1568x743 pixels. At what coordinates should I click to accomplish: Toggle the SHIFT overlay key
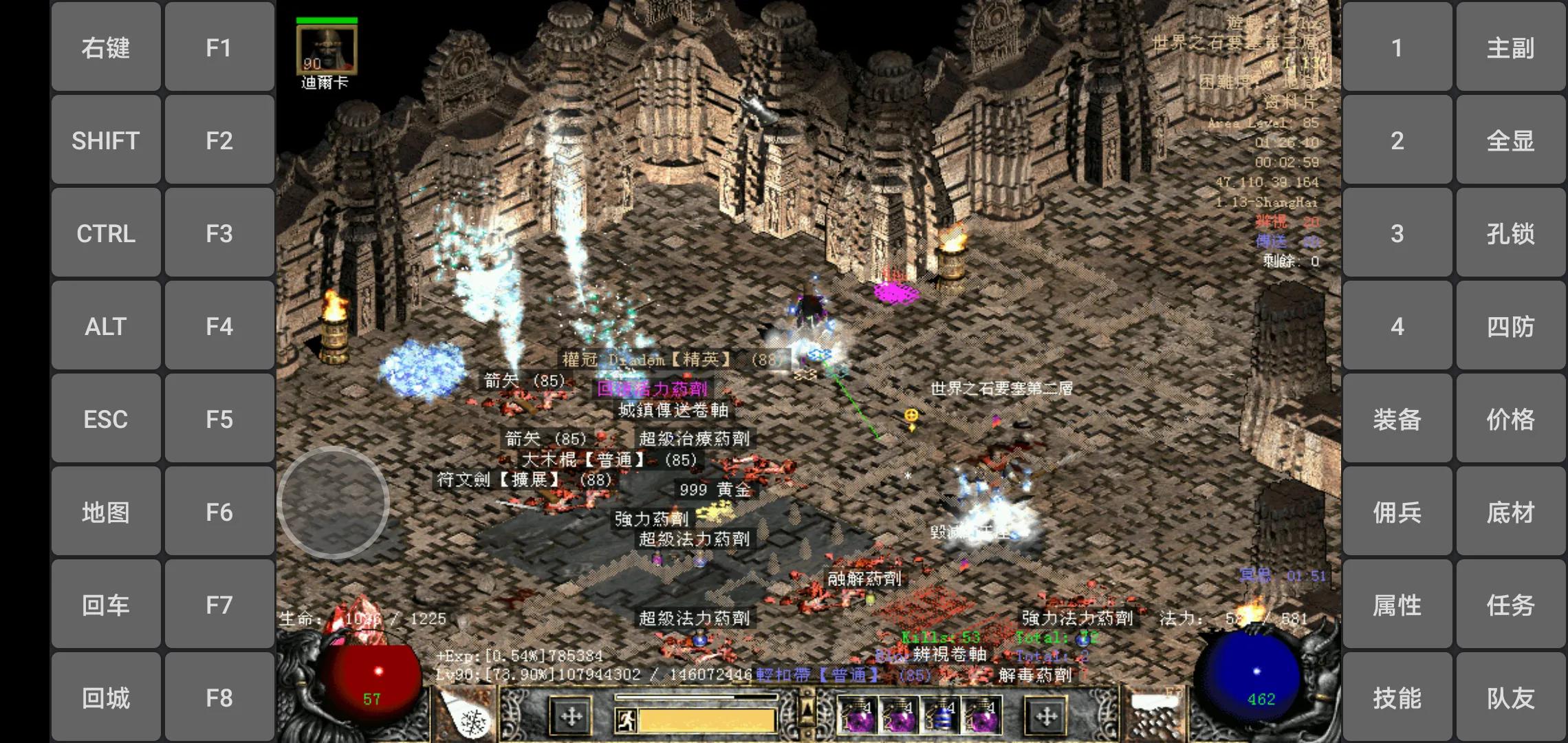click(106, 140)
